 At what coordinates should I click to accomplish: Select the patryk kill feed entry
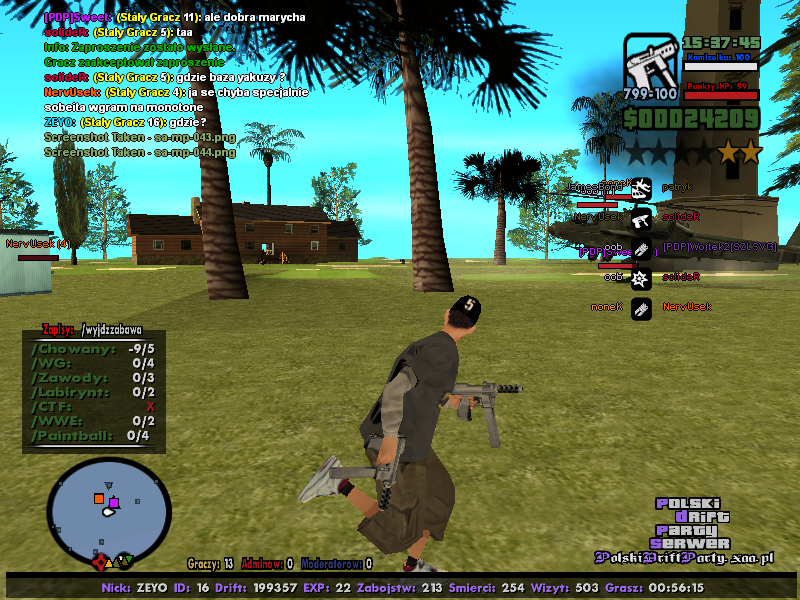(x=676, y=187)
